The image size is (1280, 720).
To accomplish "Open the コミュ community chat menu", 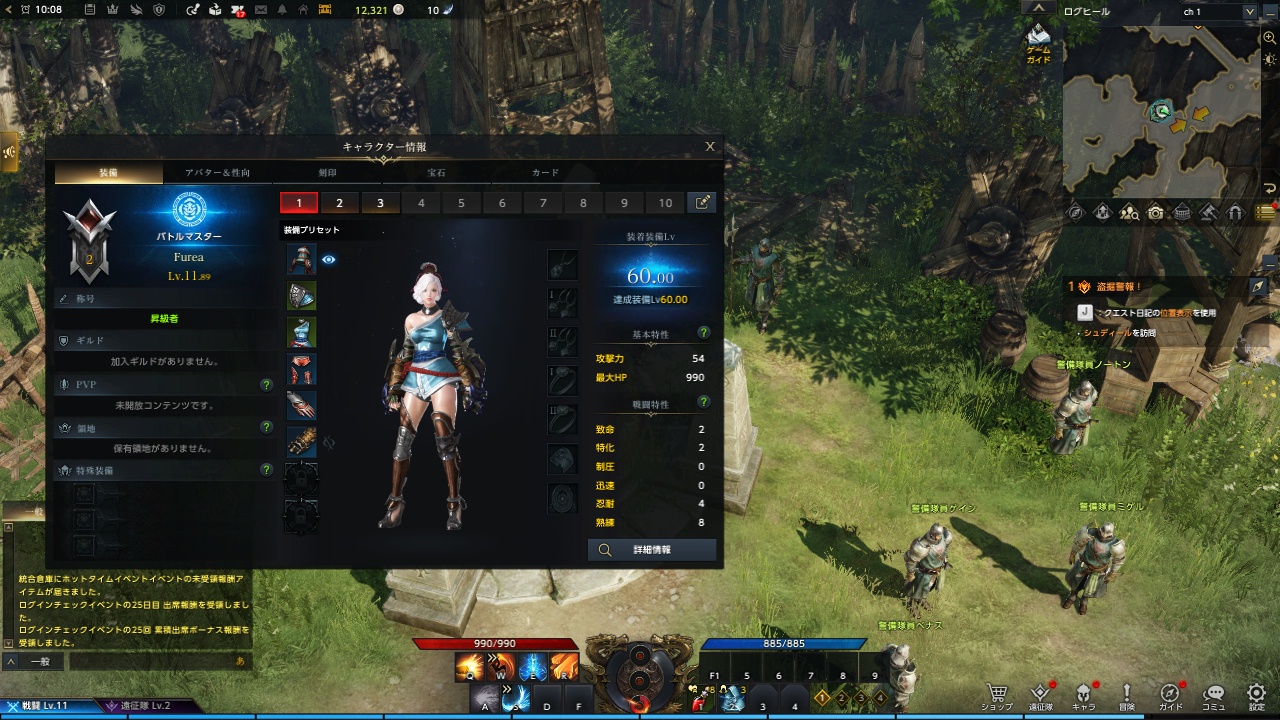I will pyautogui.click(x=1213, y=692).
